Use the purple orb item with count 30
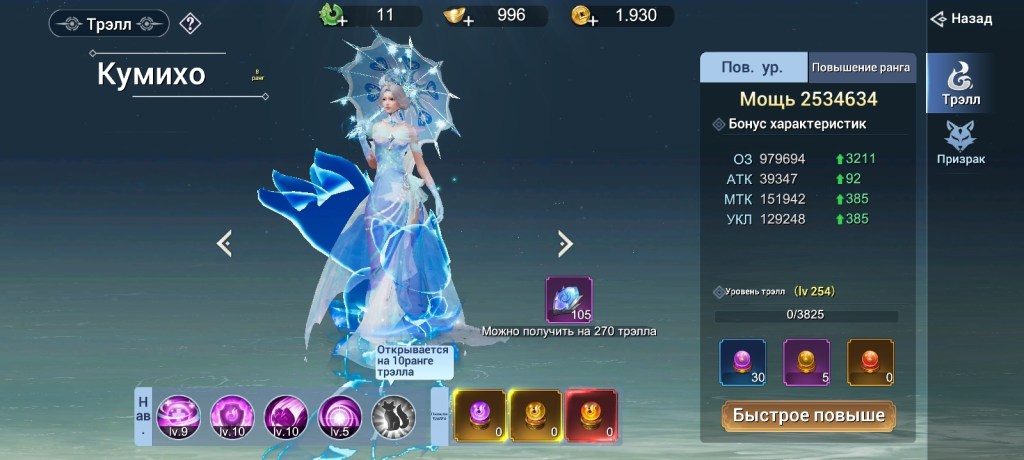This screenshot has height=460, width=1024. click(x=743, y=362)
